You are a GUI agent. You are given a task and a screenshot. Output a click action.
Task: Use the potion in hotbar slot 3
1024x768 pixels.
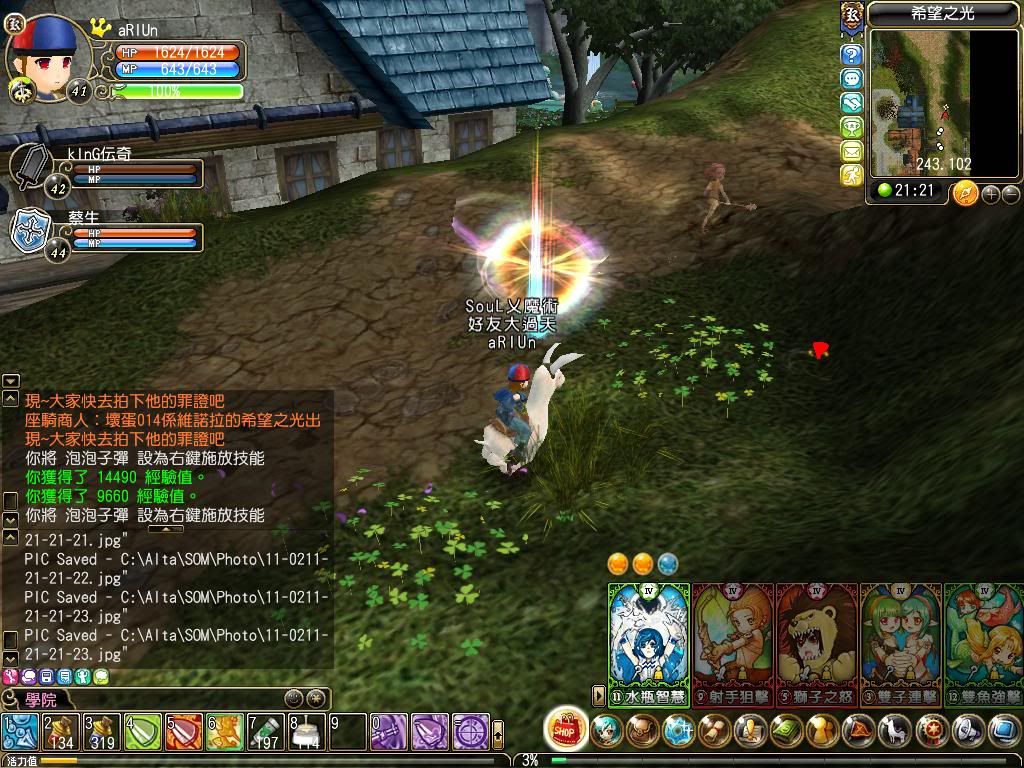coord(101,733)
